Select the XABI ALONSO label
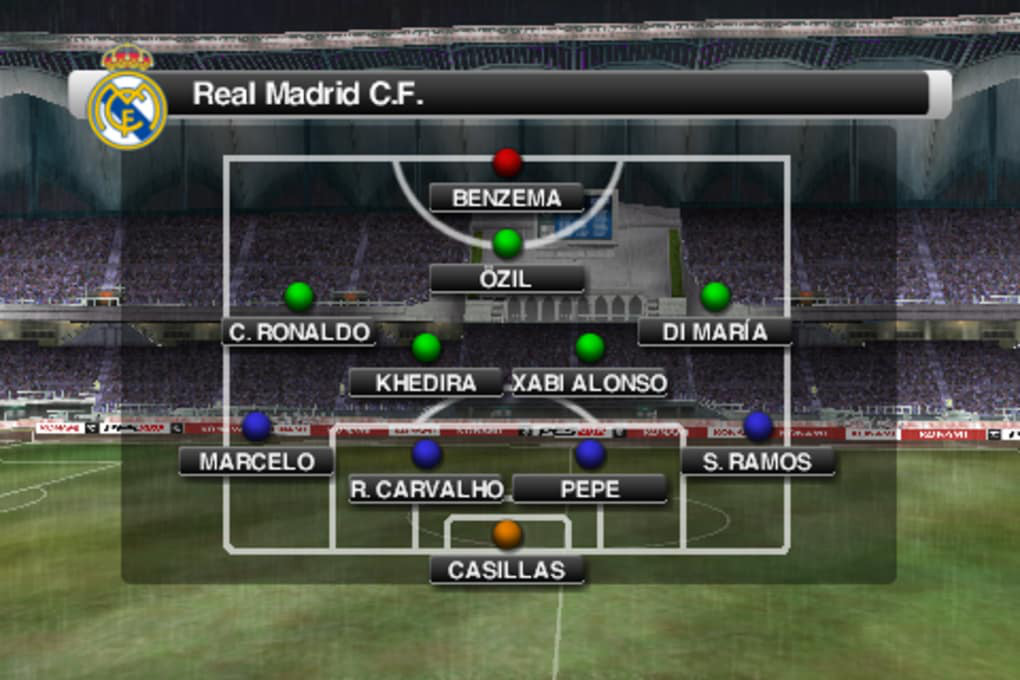Image resolution: width=1020 pixels, height=680 pixels. [x=590, y=382]
